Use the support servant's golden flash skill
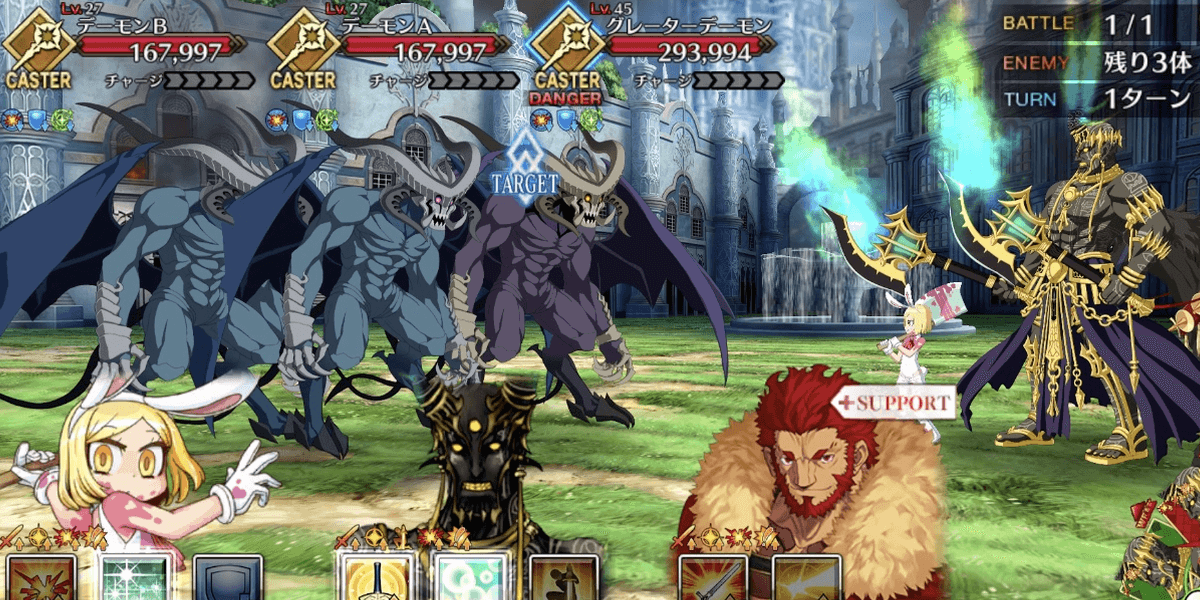 (x=805, y=578)
